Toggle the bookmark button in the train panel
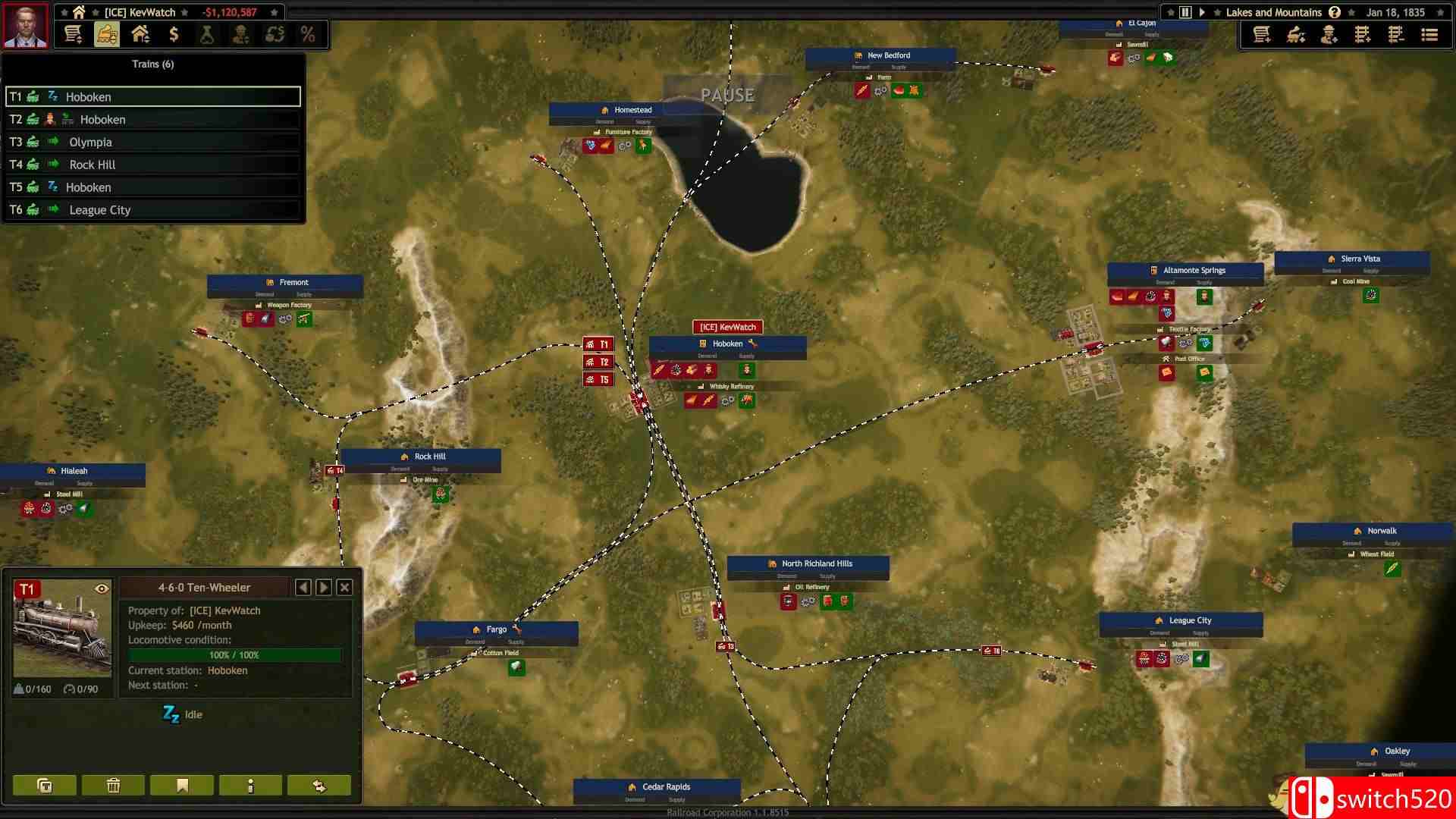Image resolution: width=1456 pixels, height=819 pixels. tap(181, 785)
